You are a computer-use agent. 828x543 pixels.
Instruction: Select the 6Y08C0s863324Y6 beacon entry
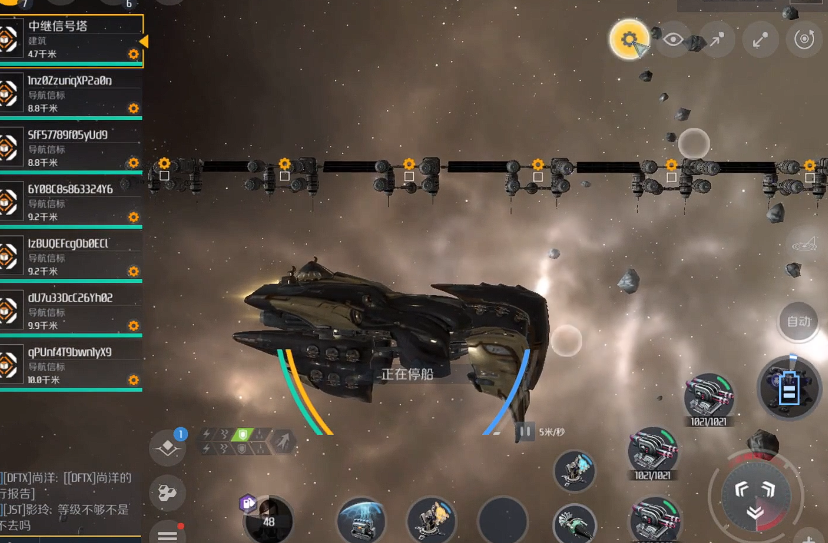click(x=70, y=202)
